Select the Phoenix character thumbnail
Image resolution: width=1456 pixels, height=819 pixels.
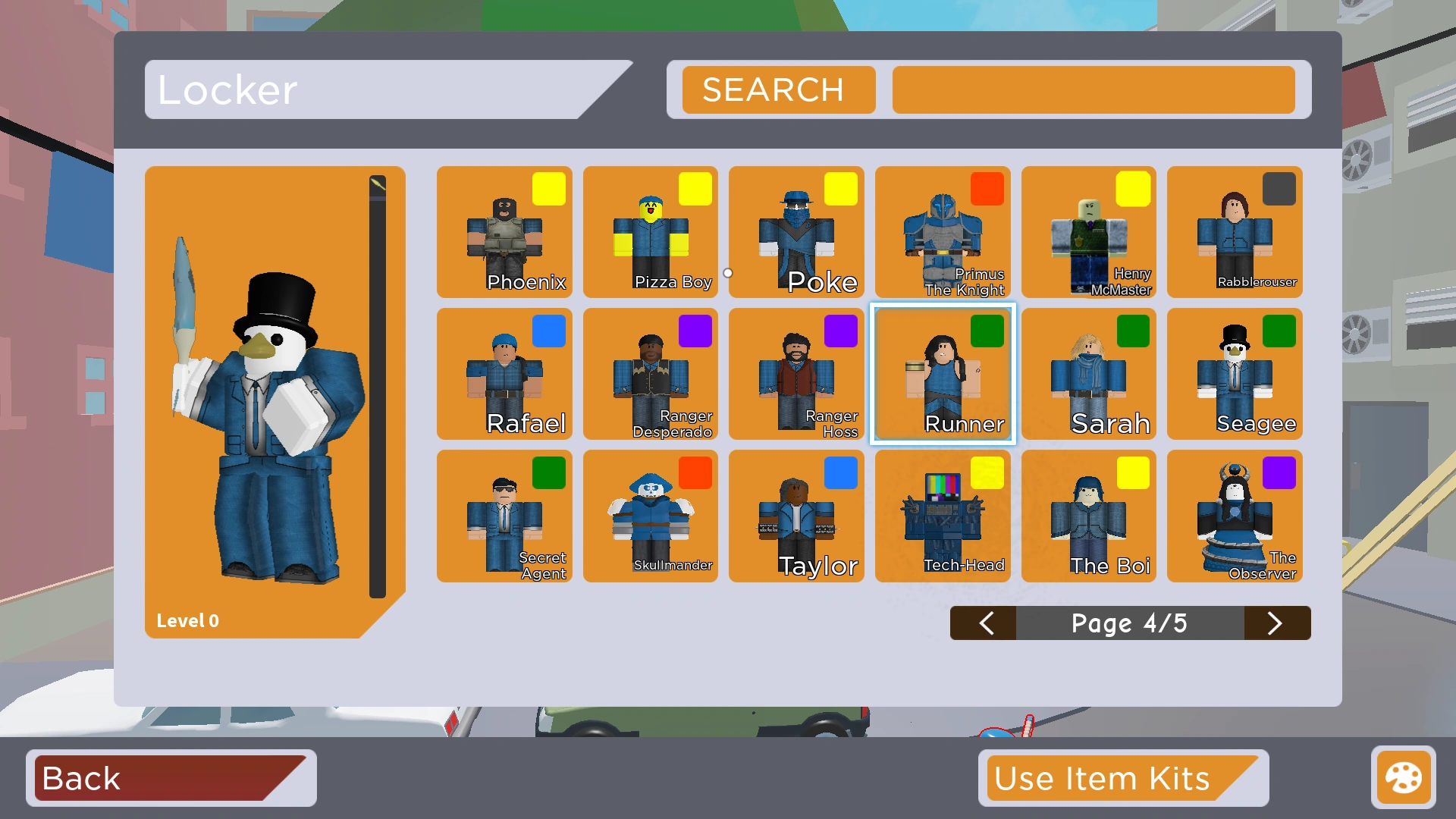(504, 235)
